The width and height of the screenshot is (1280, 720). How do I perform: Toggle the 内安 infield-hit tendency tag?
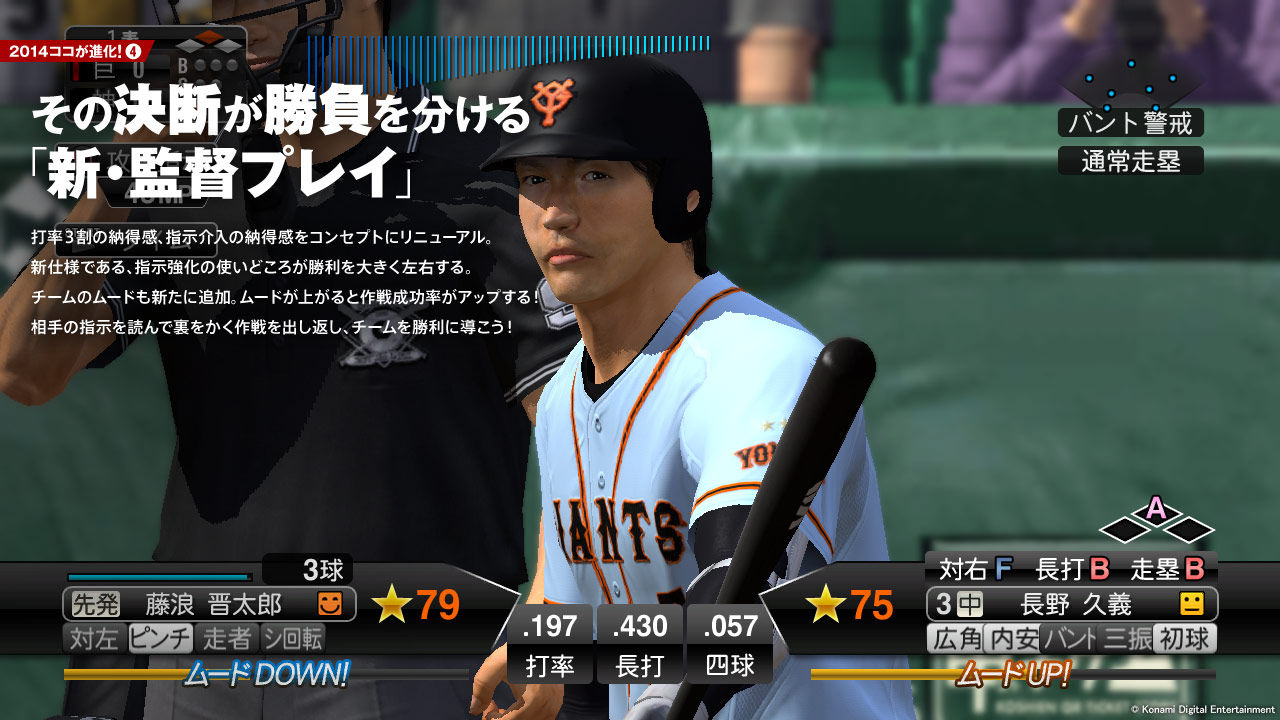(1011, 638)
